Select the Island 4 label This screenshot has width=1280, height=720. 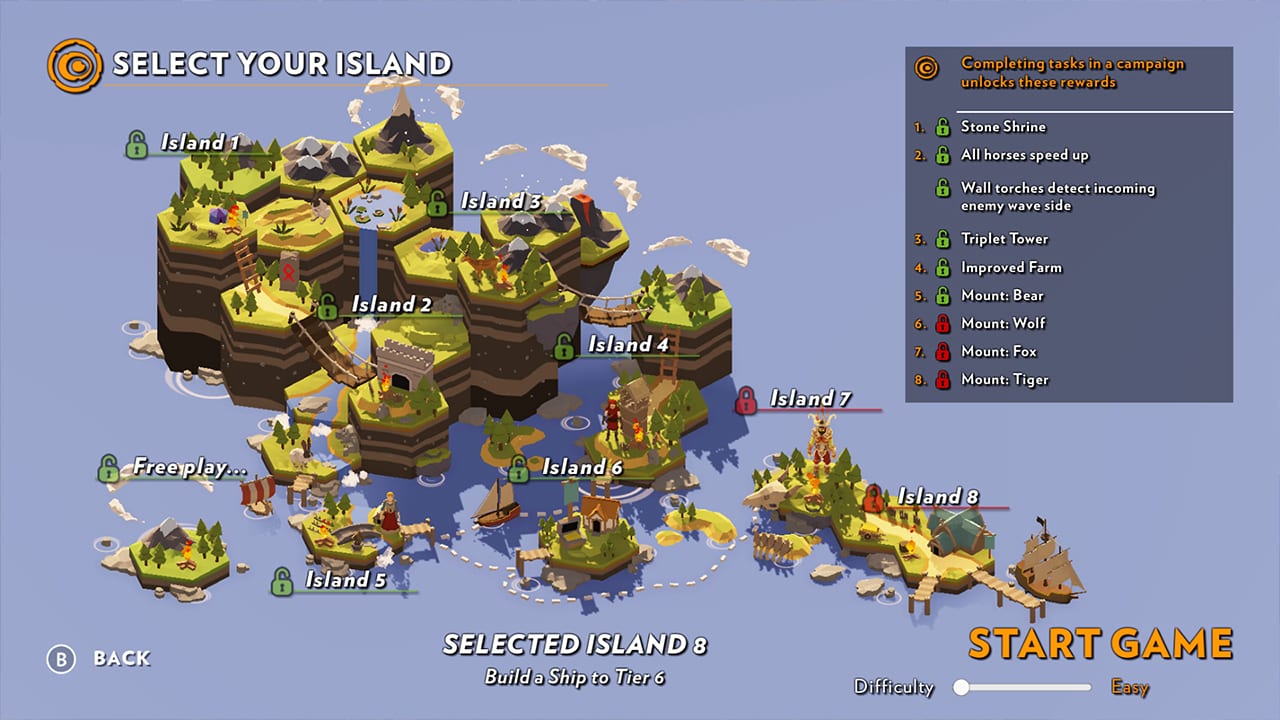click(627, 345)
